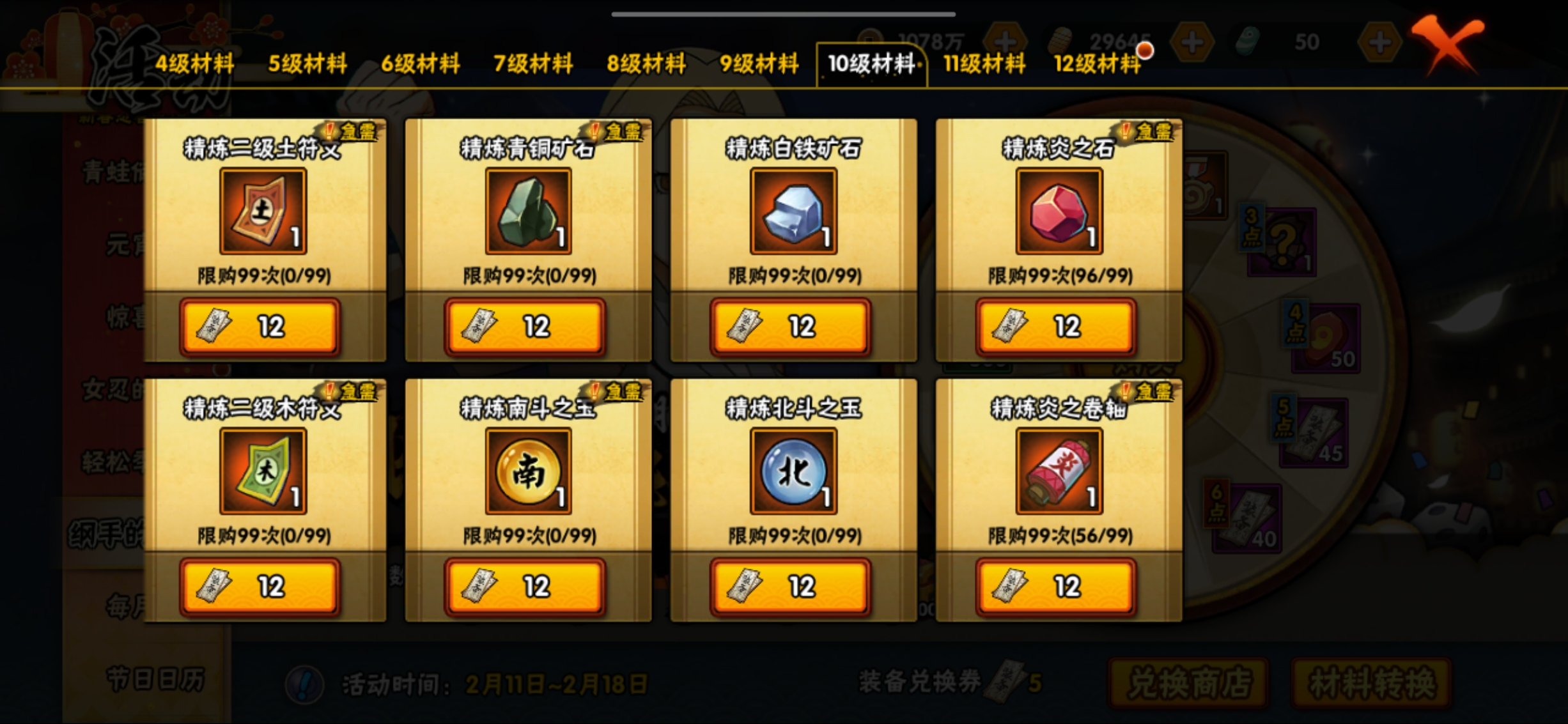This screenshot has height=724, width=1568.
Task: Tap the 急需 badge on 精炼青铜矿石
Action: pos(621,132)
